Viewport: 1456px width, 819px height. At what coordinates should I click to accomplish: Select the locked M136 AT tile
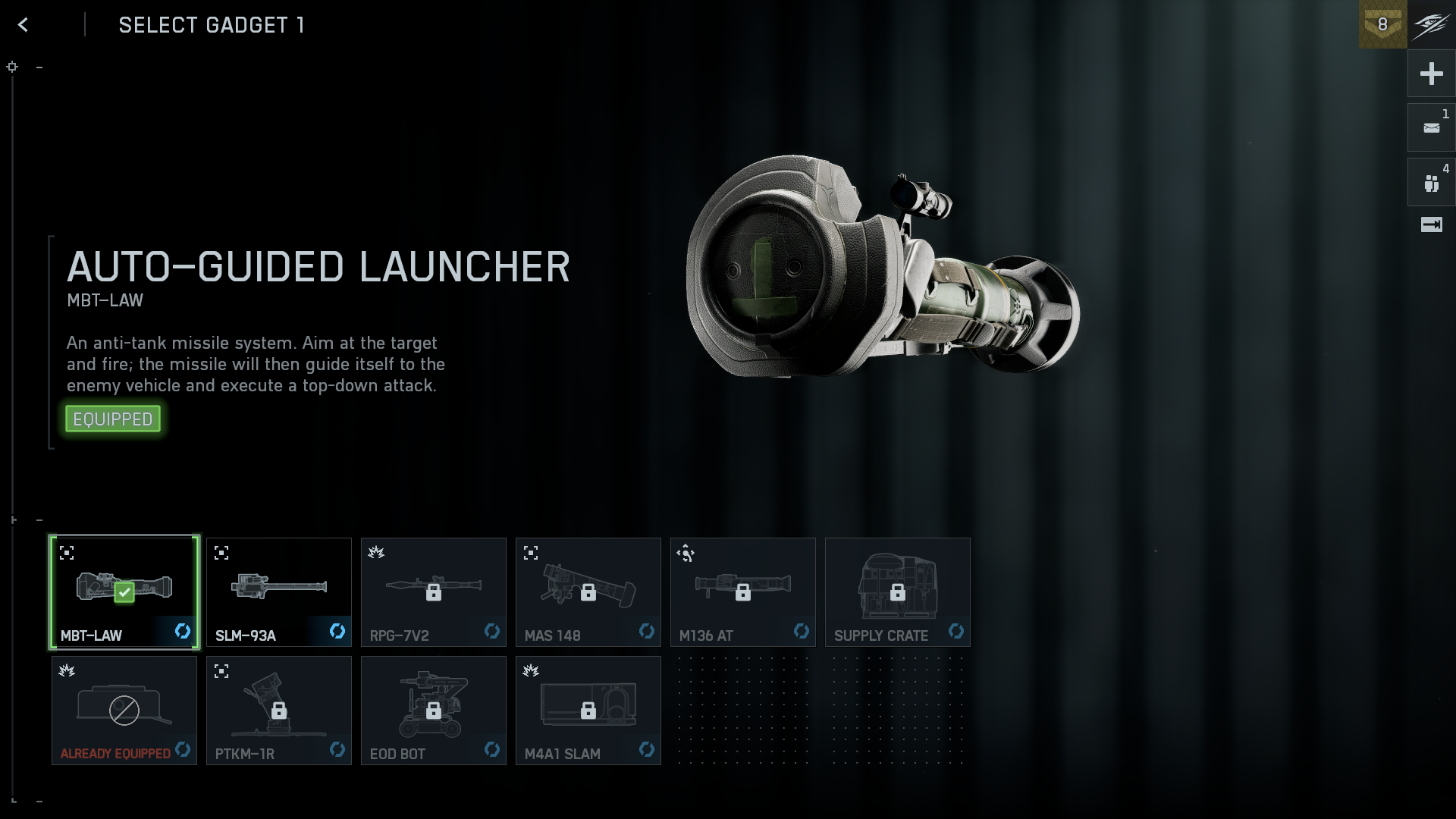point(743,591)
